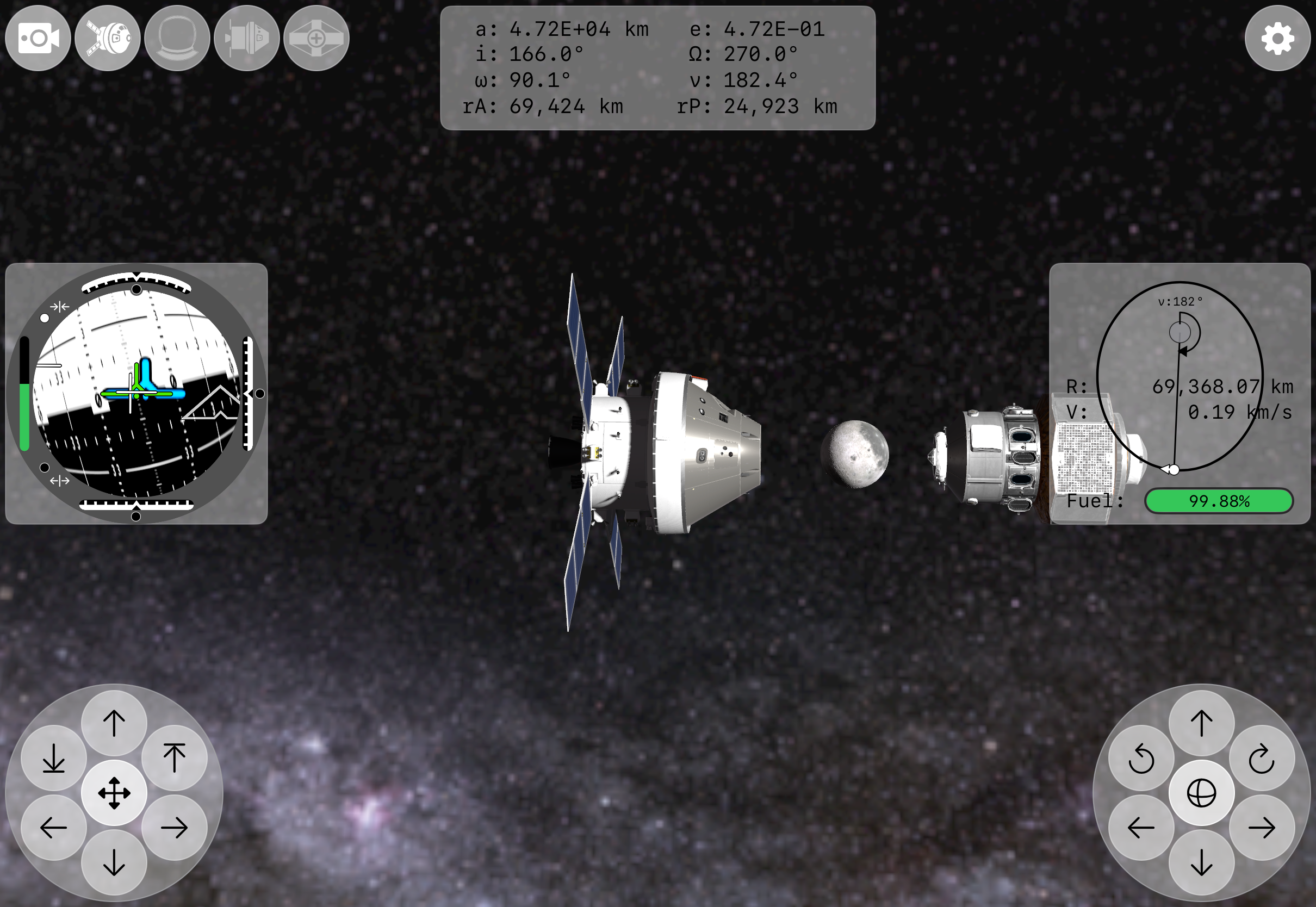Pitch up using the rotation pad's up arrow
The image size is (1316, 907).
(1201, 723)
